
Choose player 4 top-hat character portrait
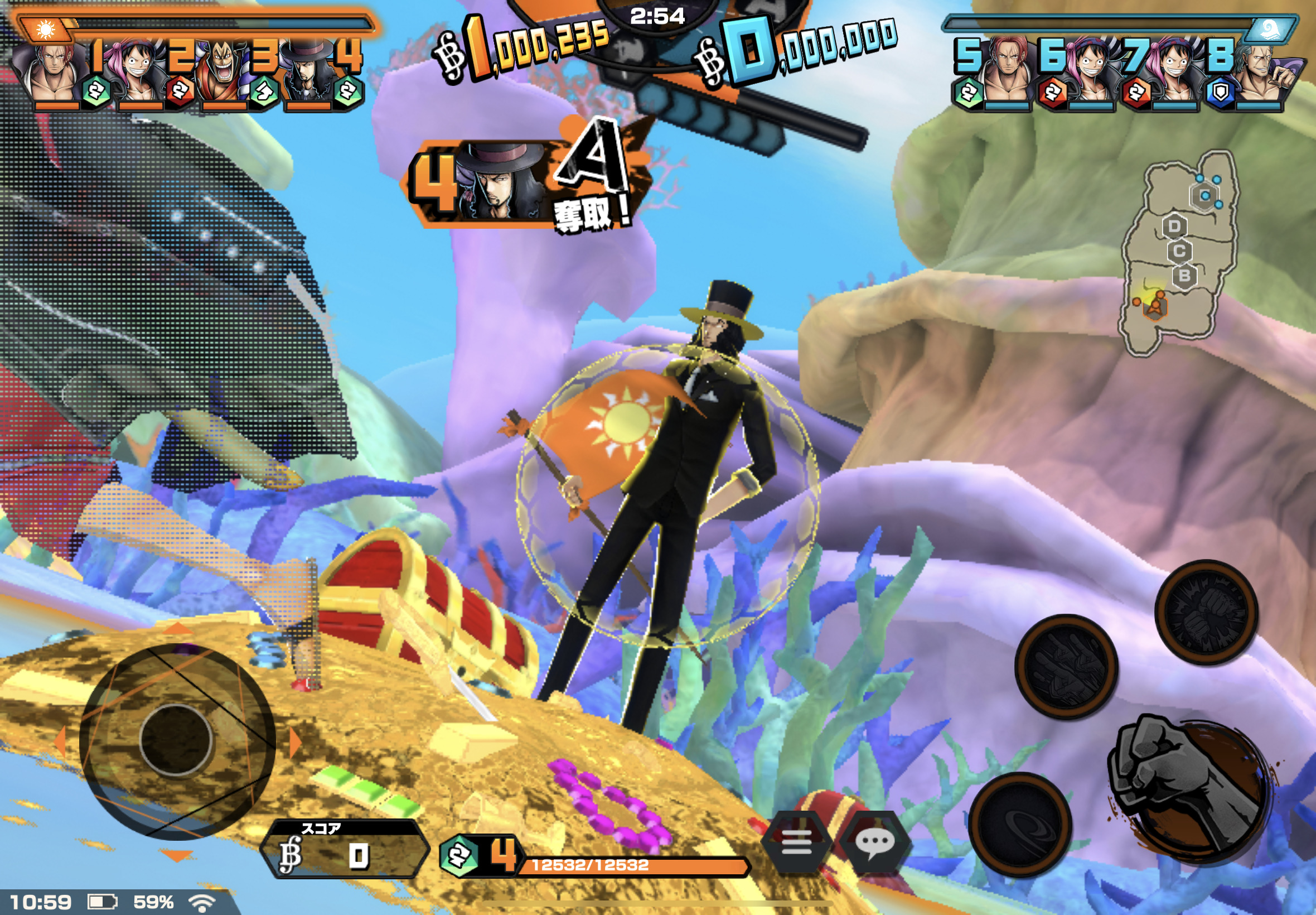point(307,74)
